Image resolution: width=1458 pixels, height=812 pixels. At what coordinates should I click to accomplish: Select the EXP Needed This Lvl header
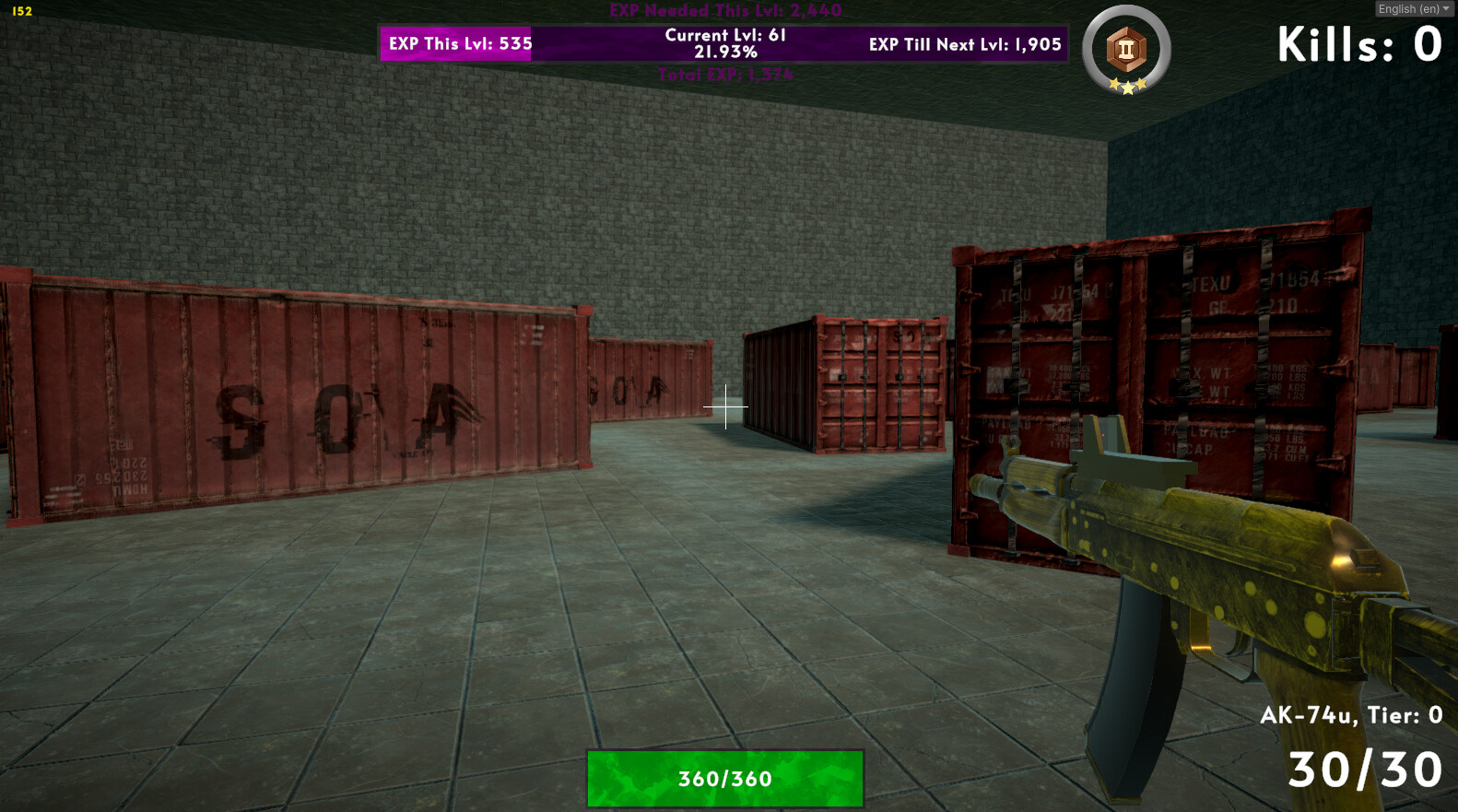tap(725, 11)
